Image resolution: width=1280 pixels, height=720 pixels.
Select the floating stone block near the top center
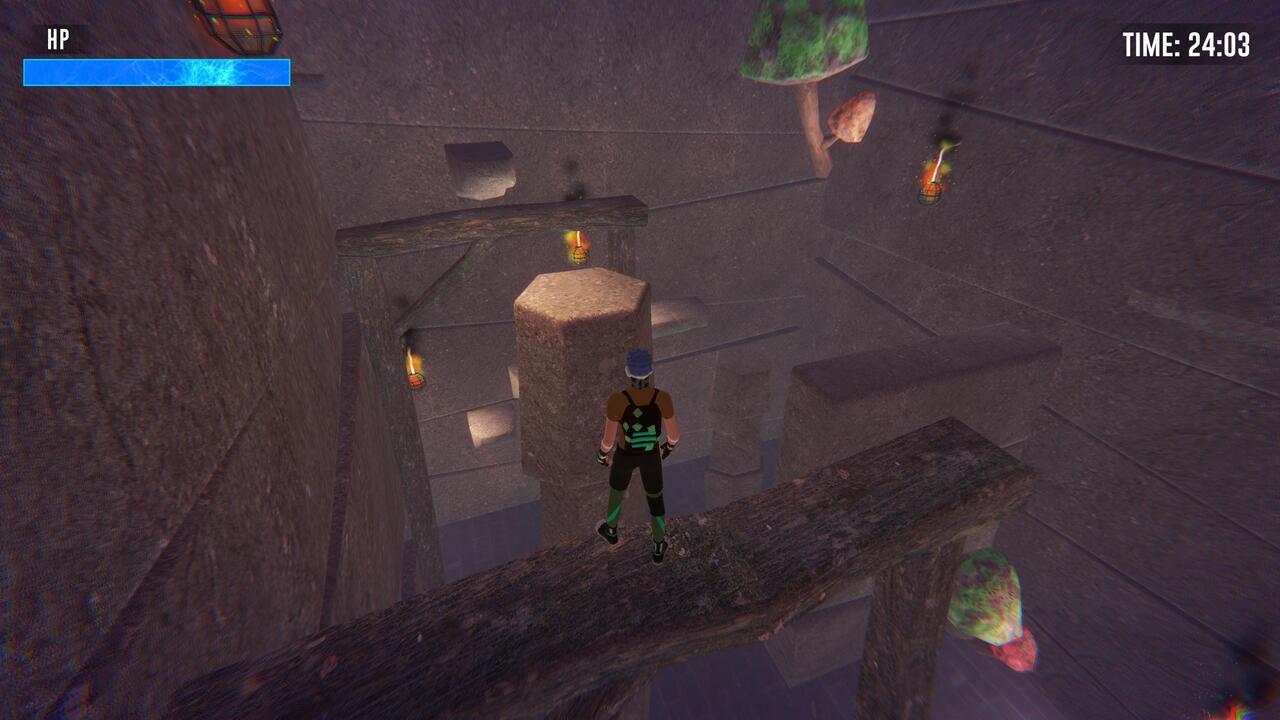pos(480,170)
